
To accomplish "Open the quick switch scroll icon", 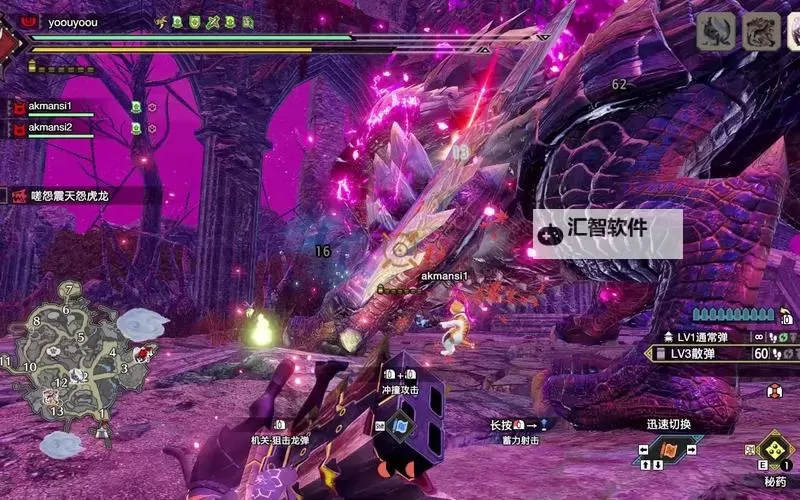I will [x=665, y=453].
